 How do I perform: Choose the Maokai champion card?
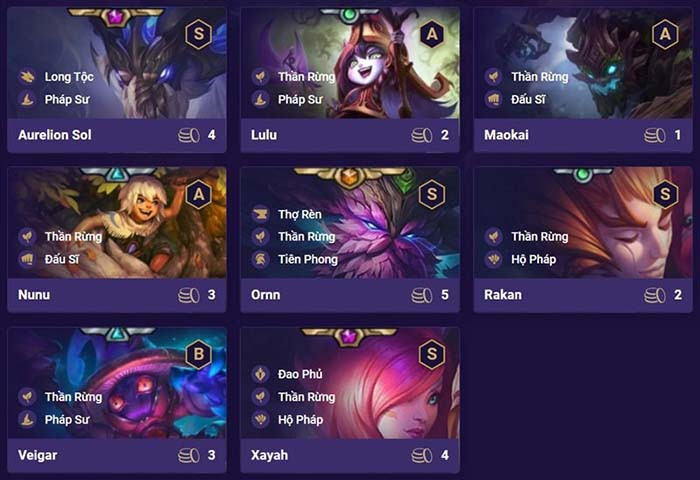pyautogui.click(x=583, y=80)
